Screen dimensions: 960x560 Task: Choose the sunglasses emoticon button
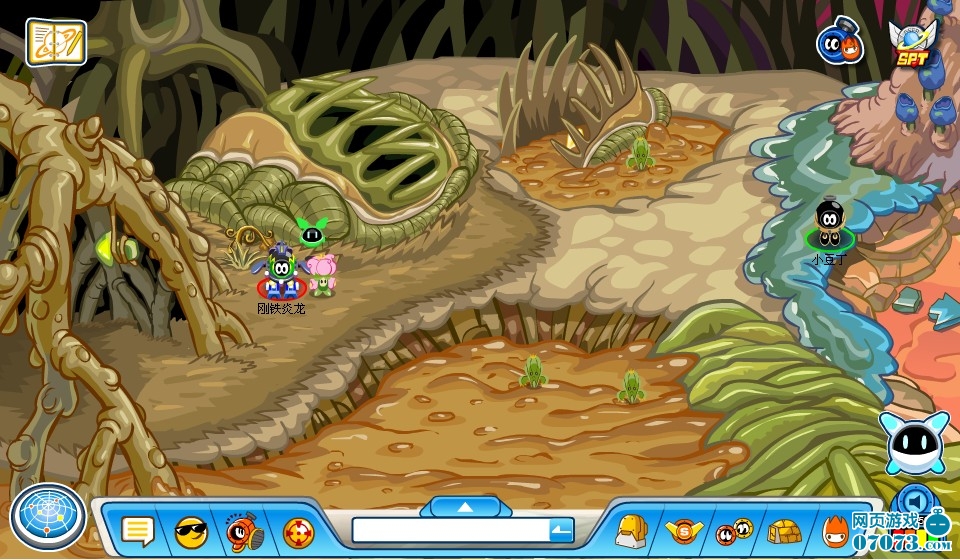(190, 530)
